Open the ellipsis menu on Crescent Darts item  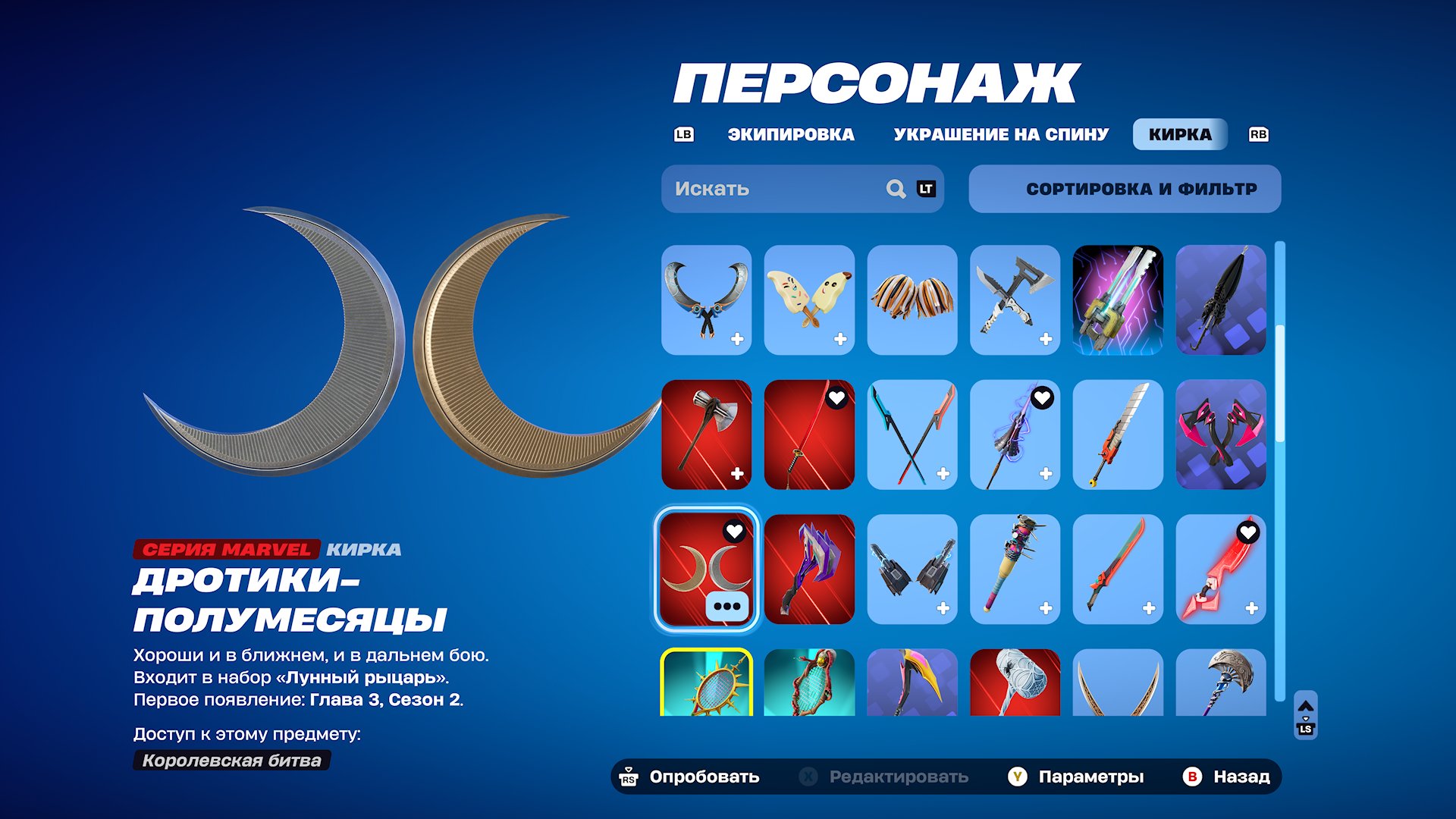tap(726, 604)
